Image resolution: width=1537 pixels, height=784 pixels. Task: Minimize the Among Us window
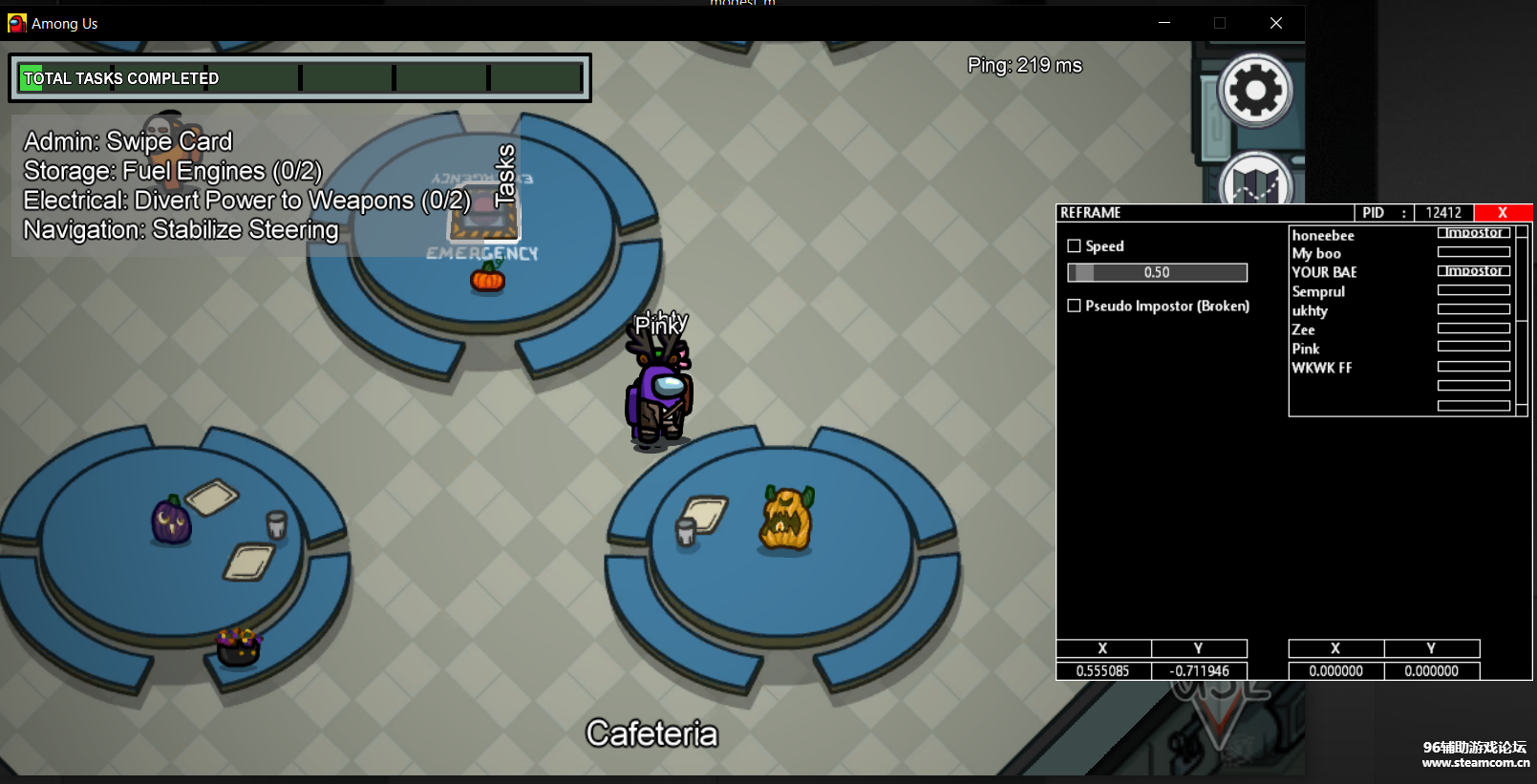(x=1164, y=23)
